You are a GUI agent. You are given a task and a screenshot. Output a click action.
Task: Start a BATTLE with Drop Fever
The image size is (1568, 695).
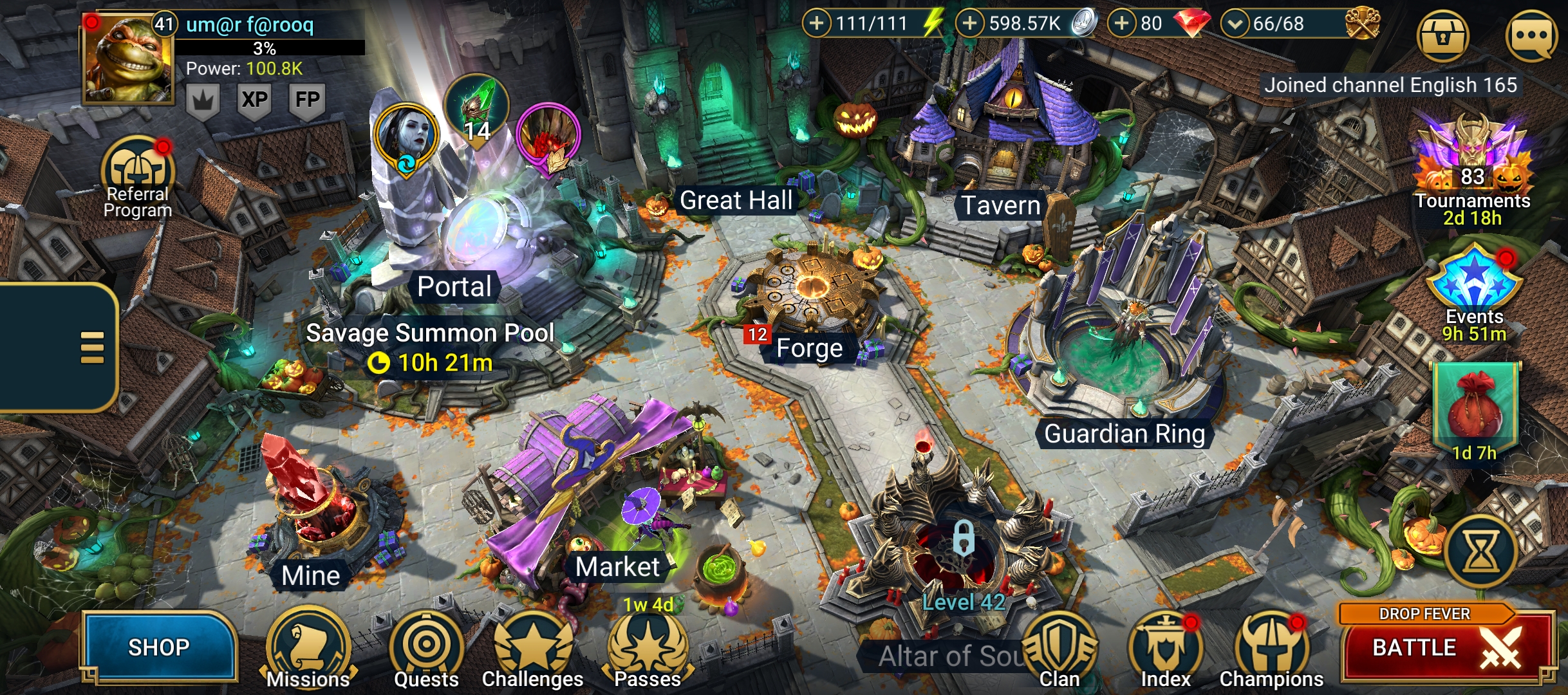[1445, 647]
